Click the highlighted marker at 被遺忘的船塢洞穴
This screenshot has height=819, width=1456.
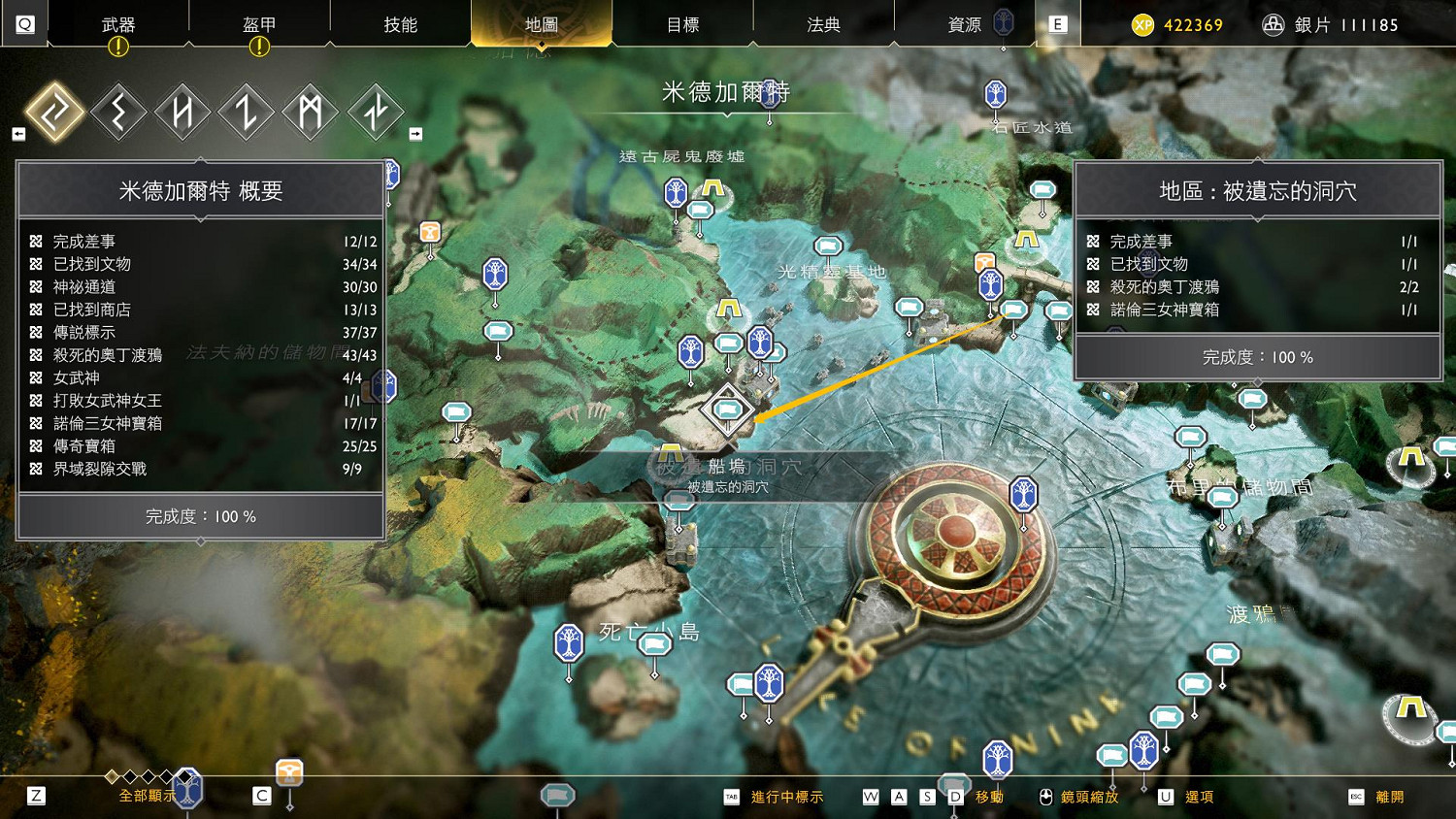click(728, 409)
